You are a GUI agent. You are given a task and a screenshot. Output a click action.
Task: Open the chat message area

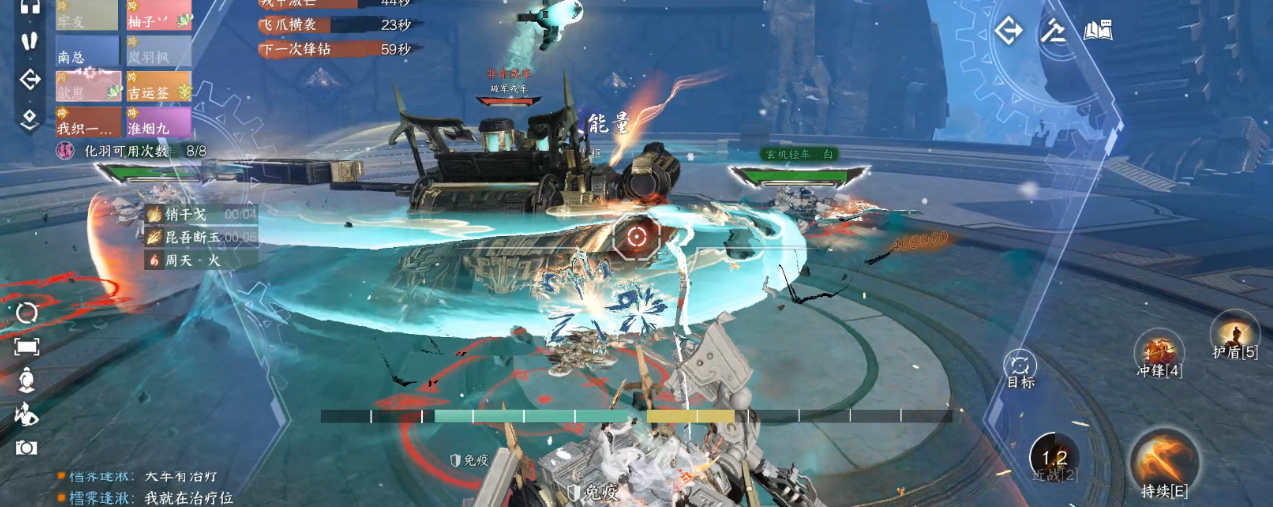pos(150,487)
